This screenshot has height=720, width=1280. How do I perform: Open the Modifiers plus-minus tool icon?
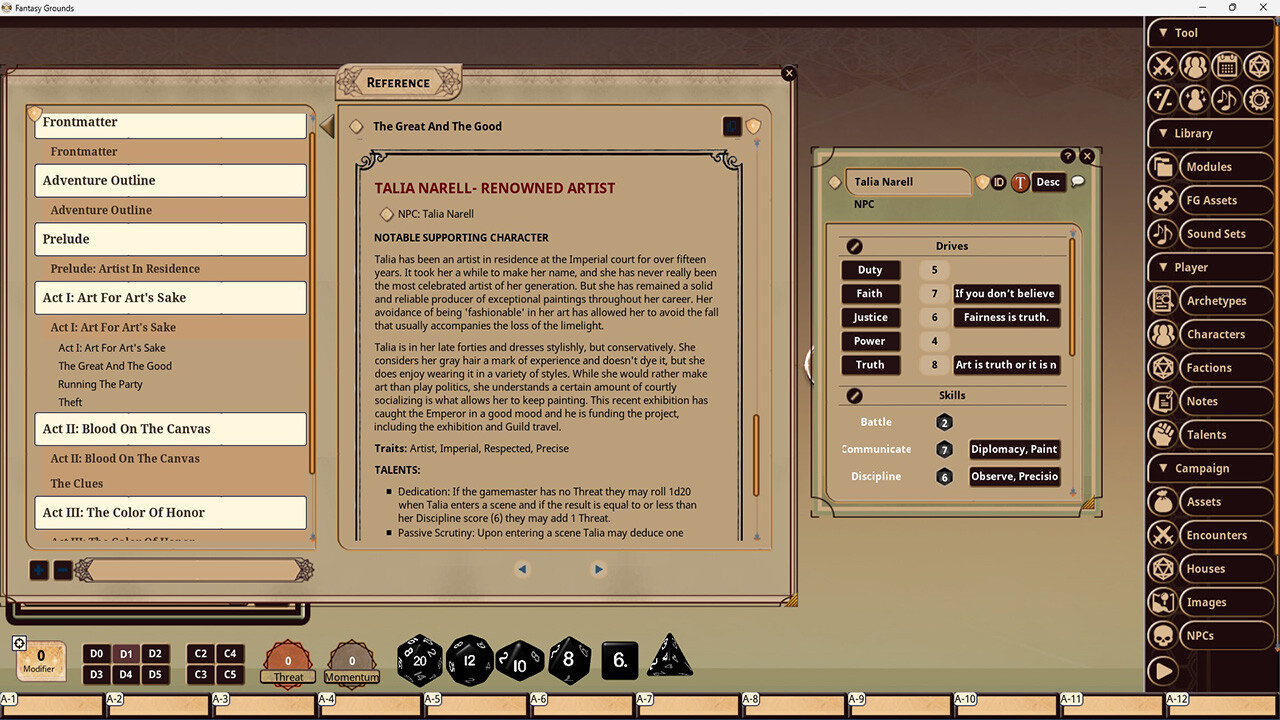click(1163, 99)
